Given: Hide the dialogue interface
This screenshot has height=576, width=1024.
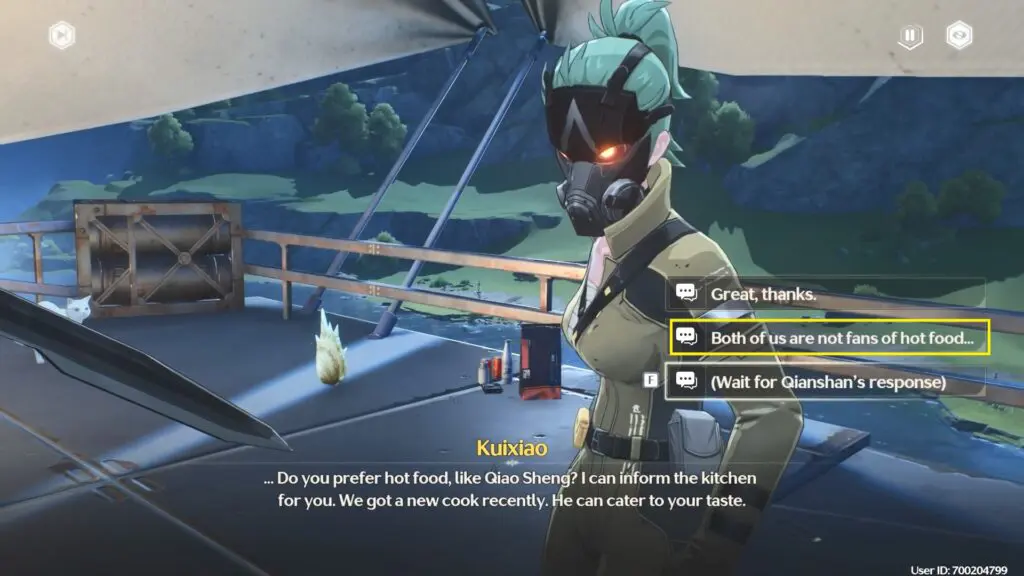Looking at the screenshot, I should point(961,36).
